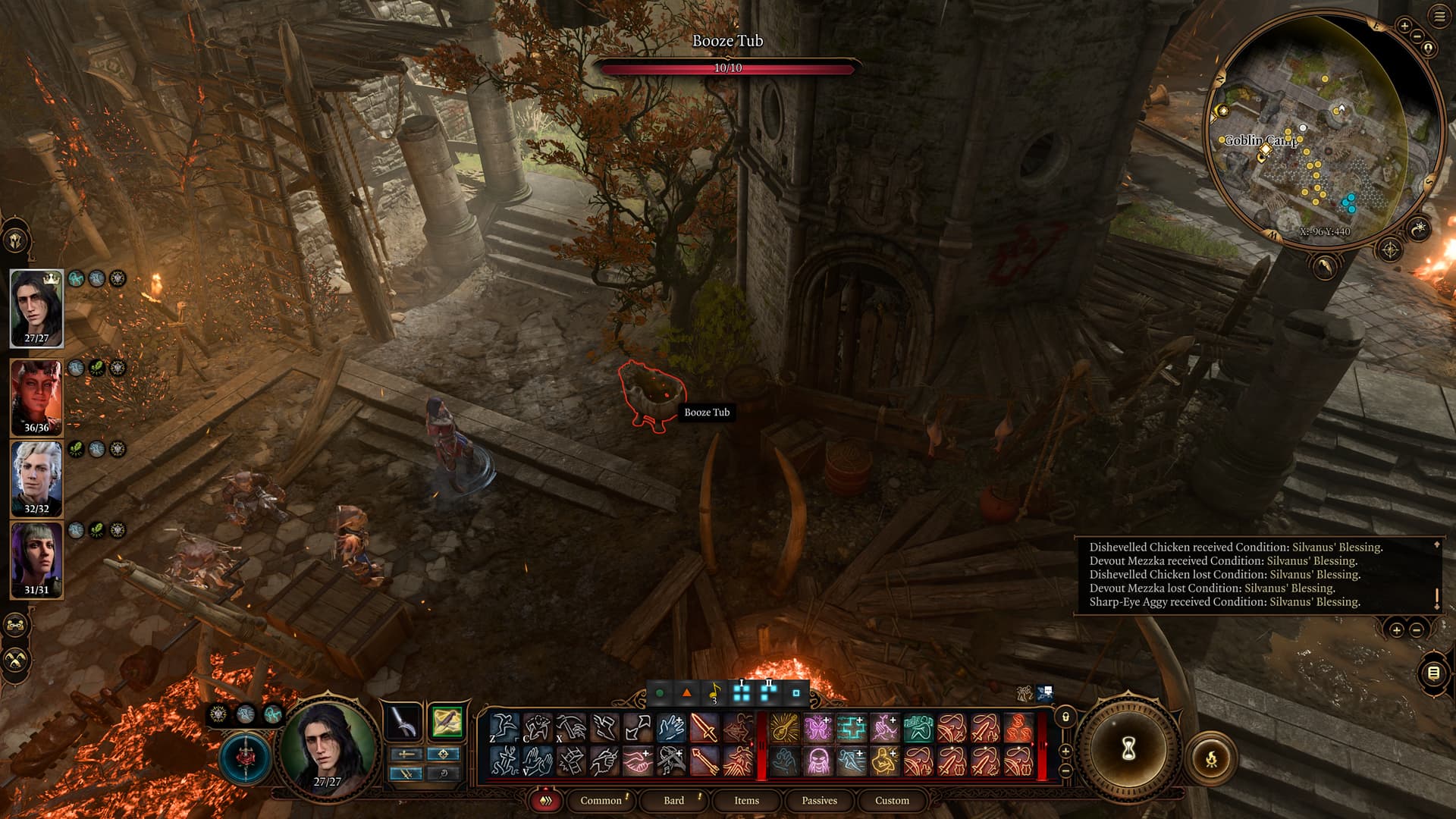Open the Bard actions tab
1456x819 pixels.
[x=673, y=800]
